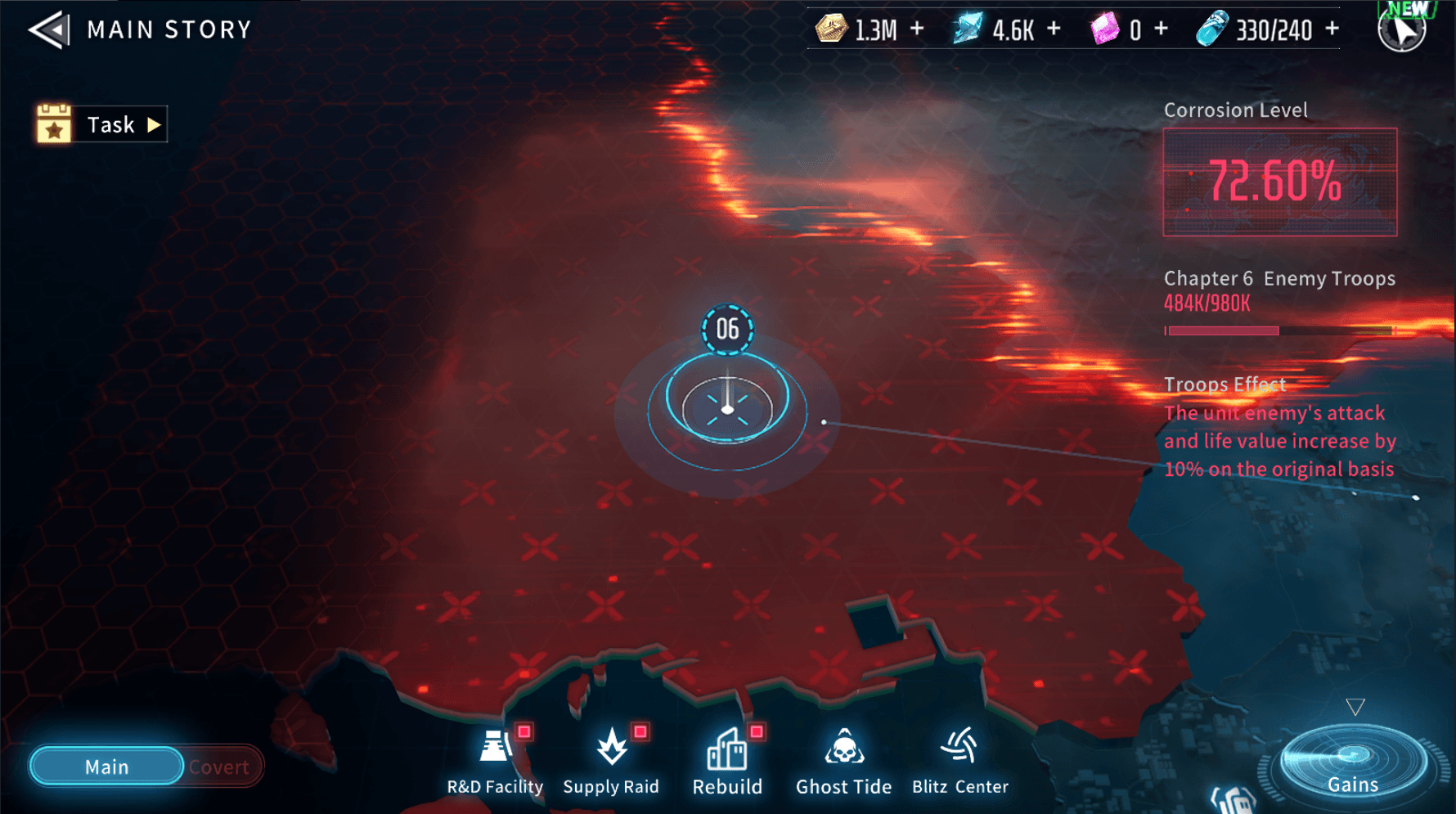This screenshot has height=814, width=1456.
Task: Open Supply Raid
Action: (611, 761)
